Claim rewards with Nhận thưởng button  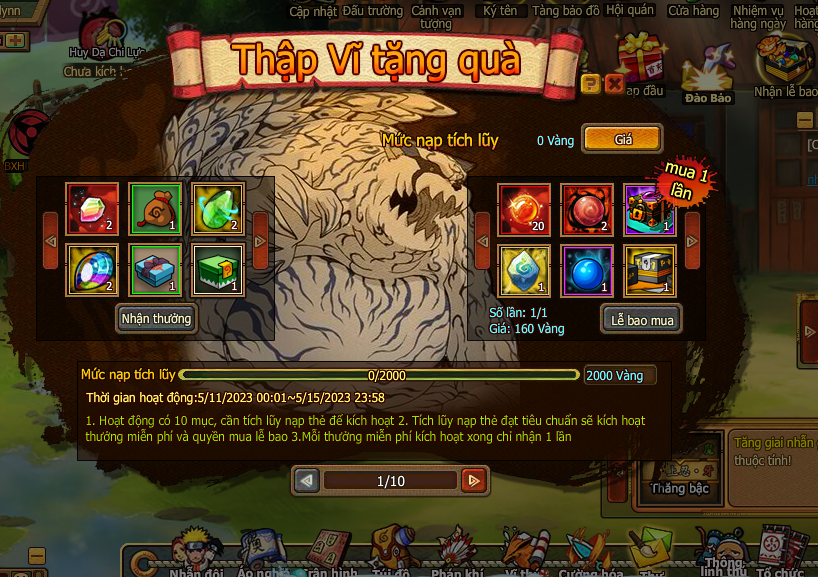156,319
